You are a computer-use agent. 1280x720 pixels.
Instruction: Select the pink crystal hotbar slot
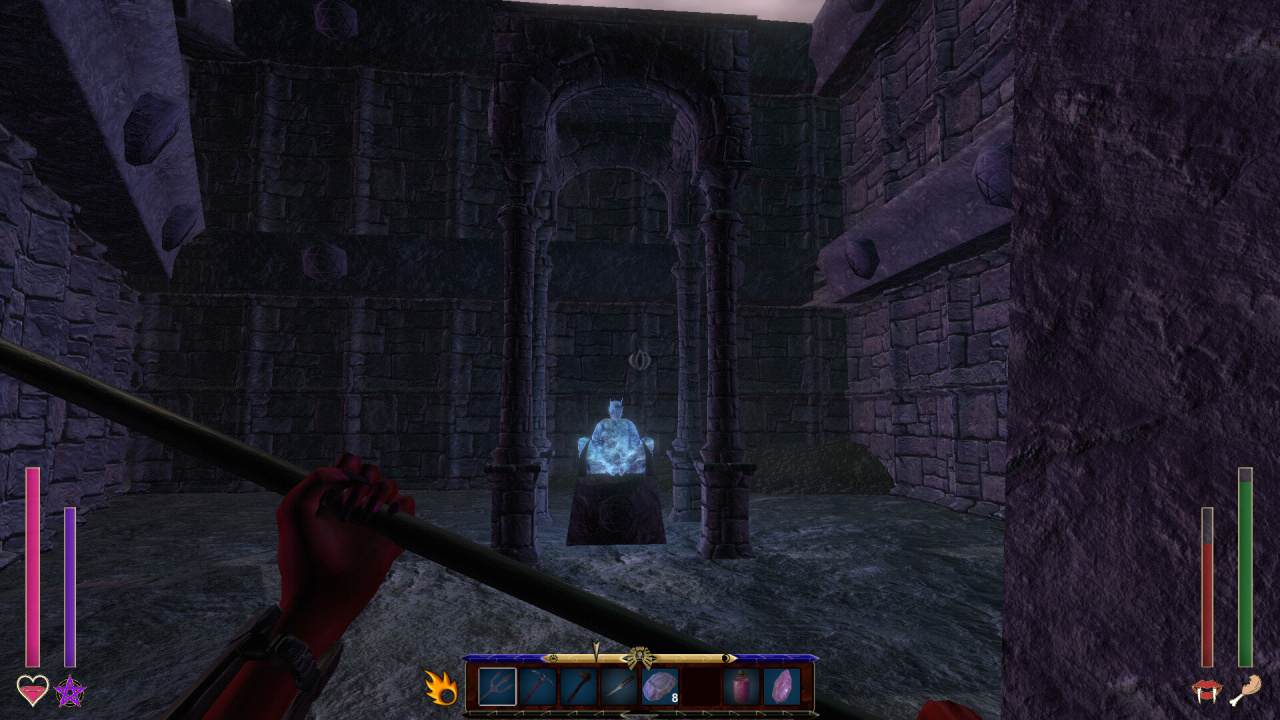(x=782, y=687)
